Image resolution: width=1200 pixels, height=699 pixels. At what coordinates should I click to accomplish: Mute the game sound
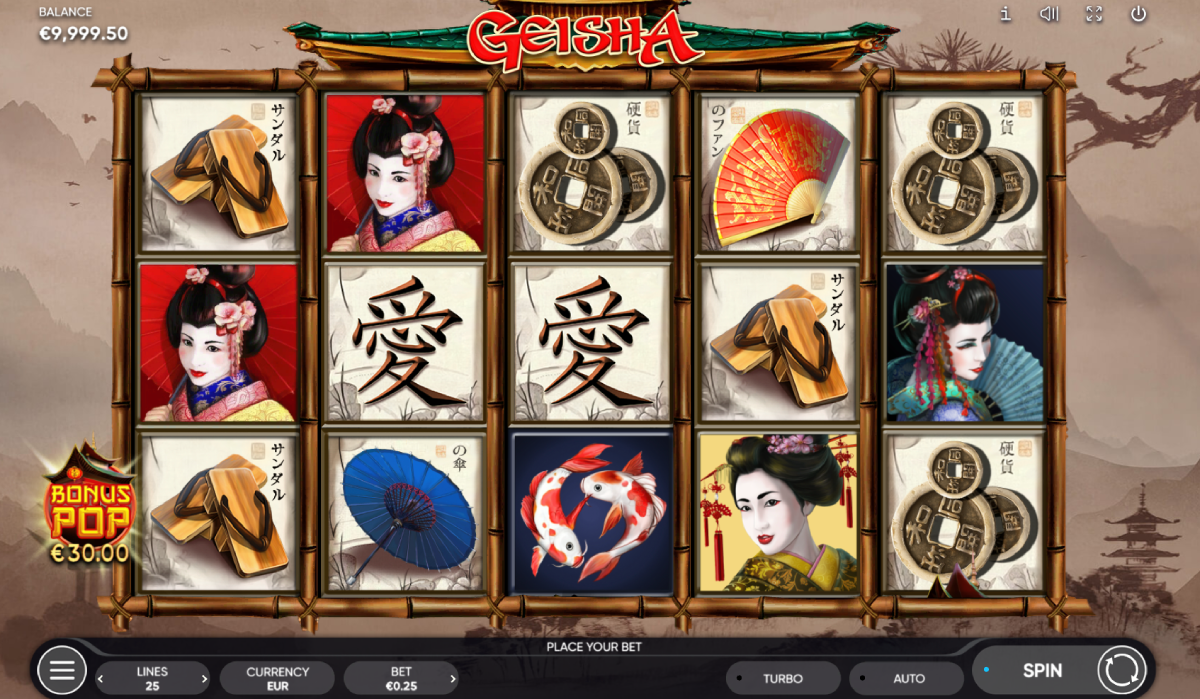pos(1049,14)
